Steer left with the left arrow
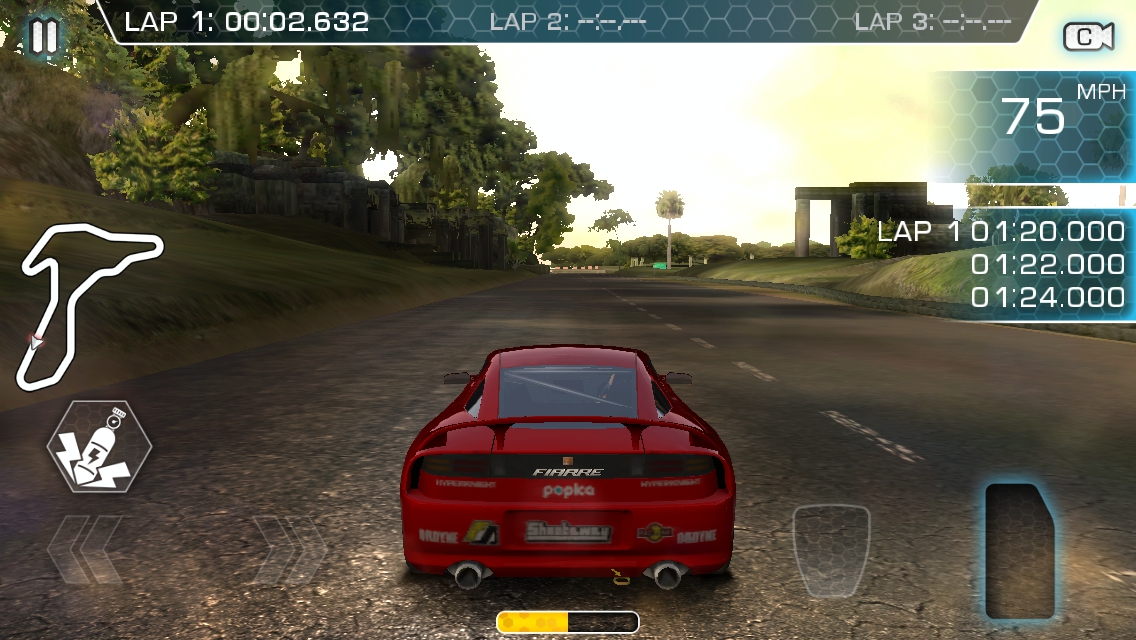 tap(85, 549)
